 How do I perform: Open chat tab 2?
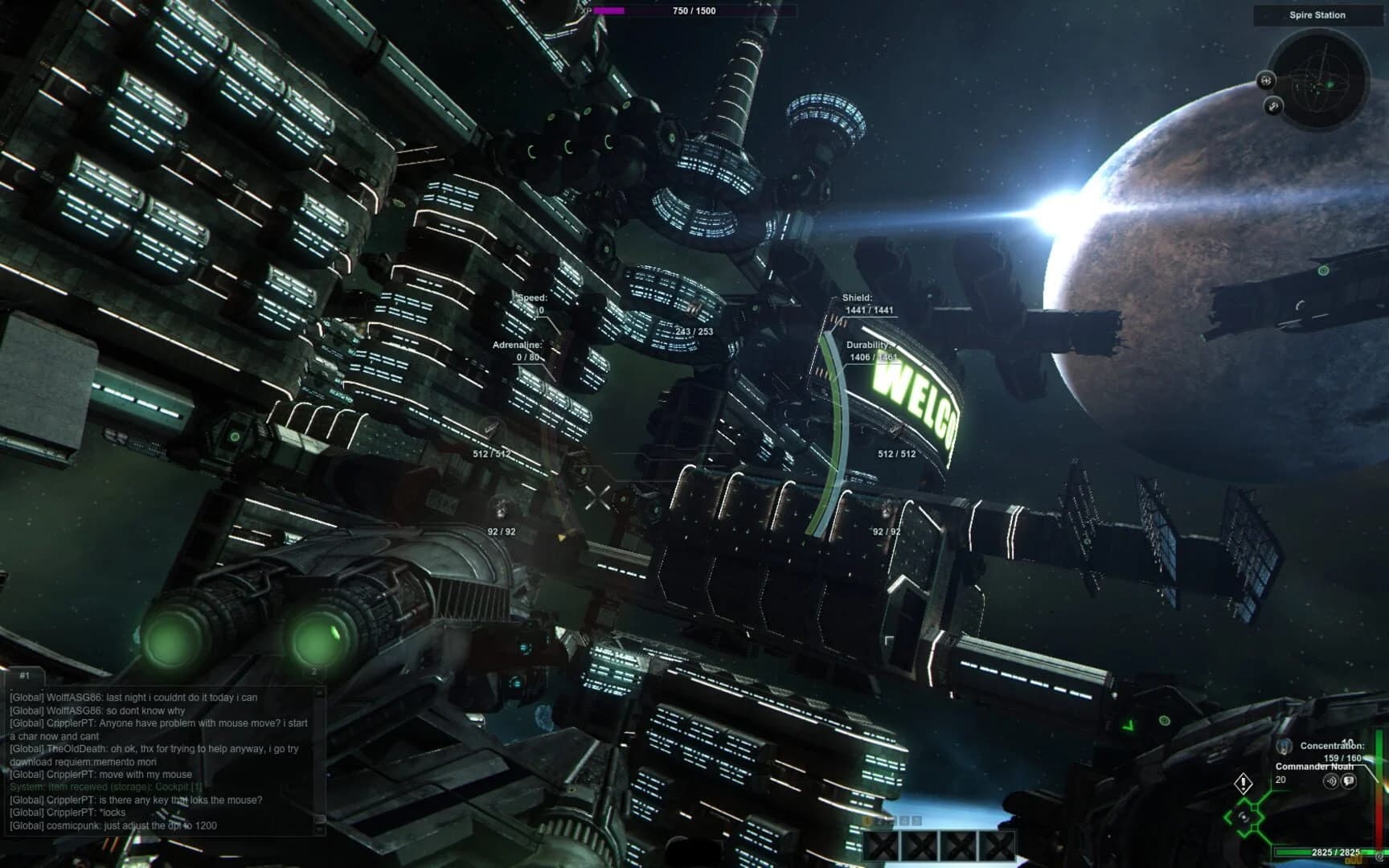pyautogui.click(x=313, y=670)
